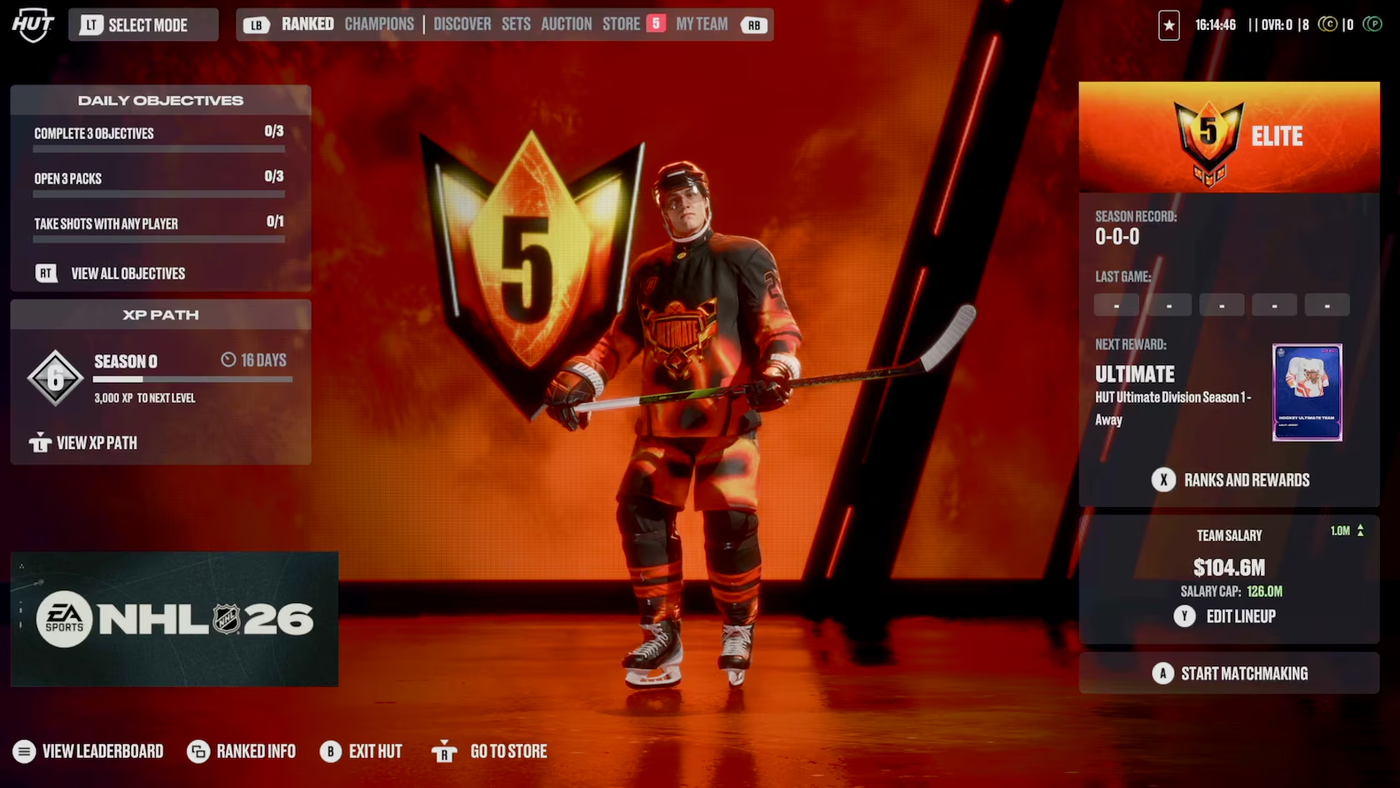
Task: Switch to the Ranked tab
Action: coord(307,24)
